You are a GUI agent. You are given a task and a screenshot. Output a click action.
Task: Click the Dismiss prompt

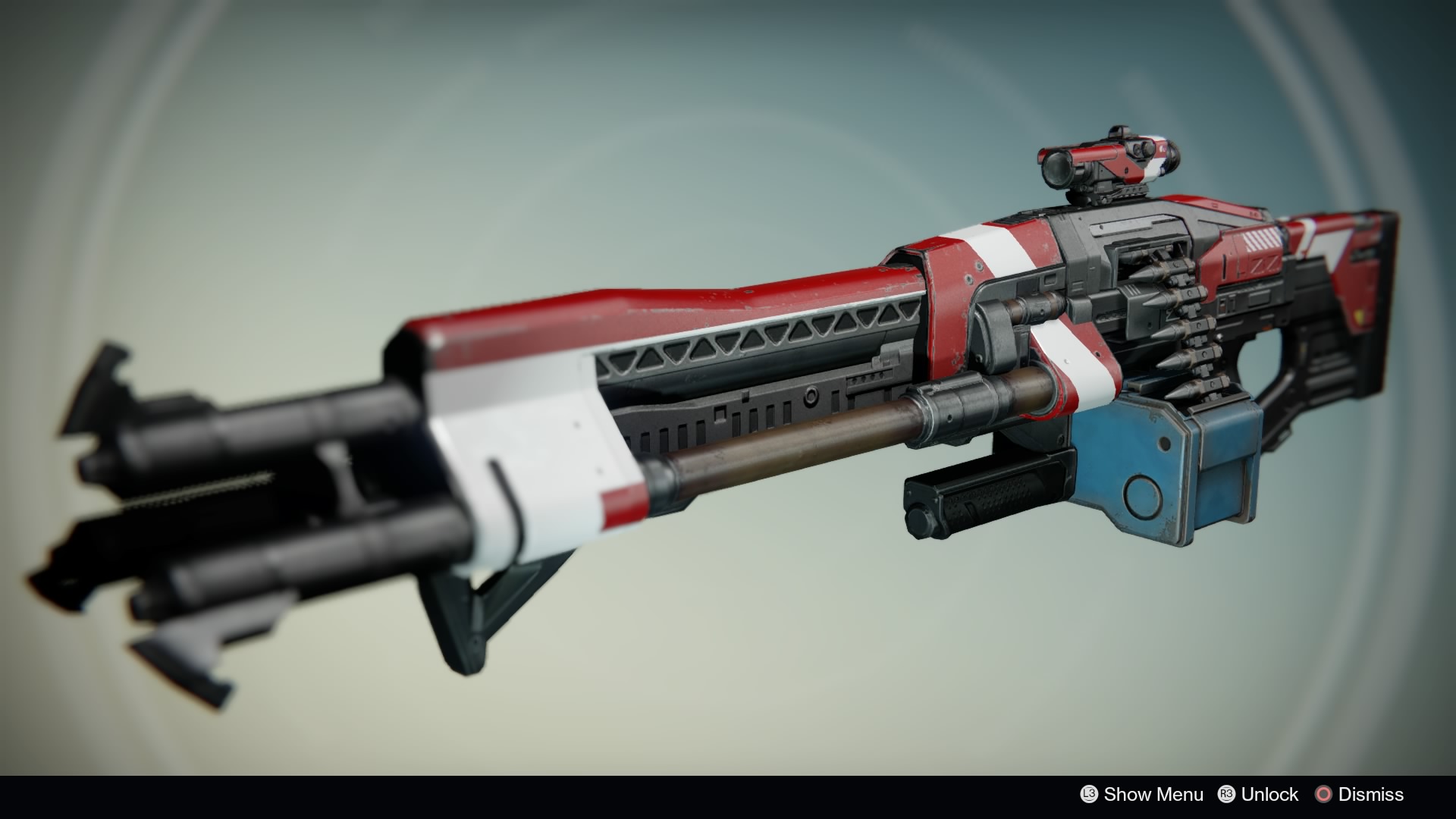coord(1370,793)
